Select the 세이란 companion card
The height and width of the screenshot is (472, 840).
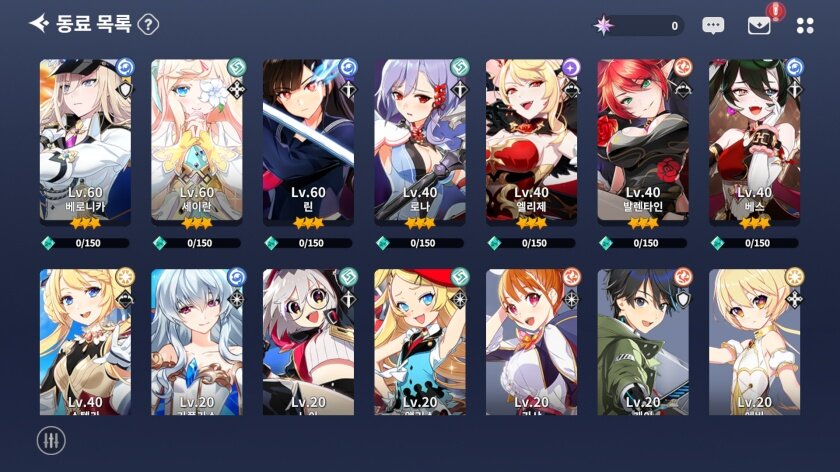pos(197,140)
